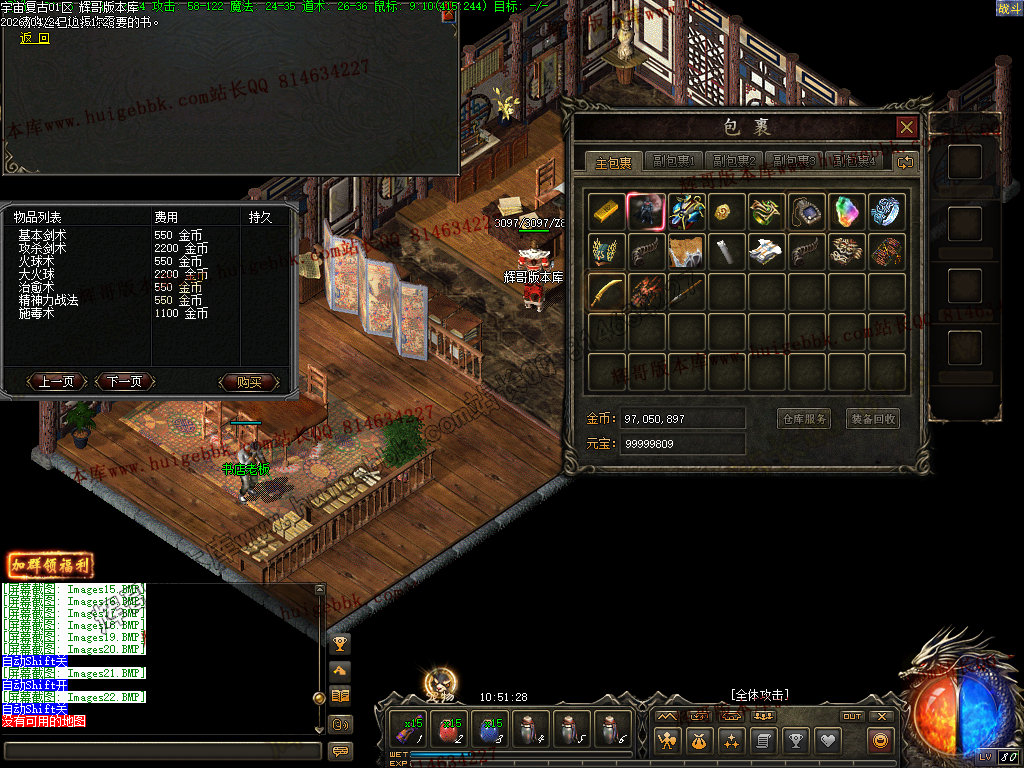Open 装备回收 equipment recycling
The width and height of the screenshot is (1024, 768).
pos(873,419)
